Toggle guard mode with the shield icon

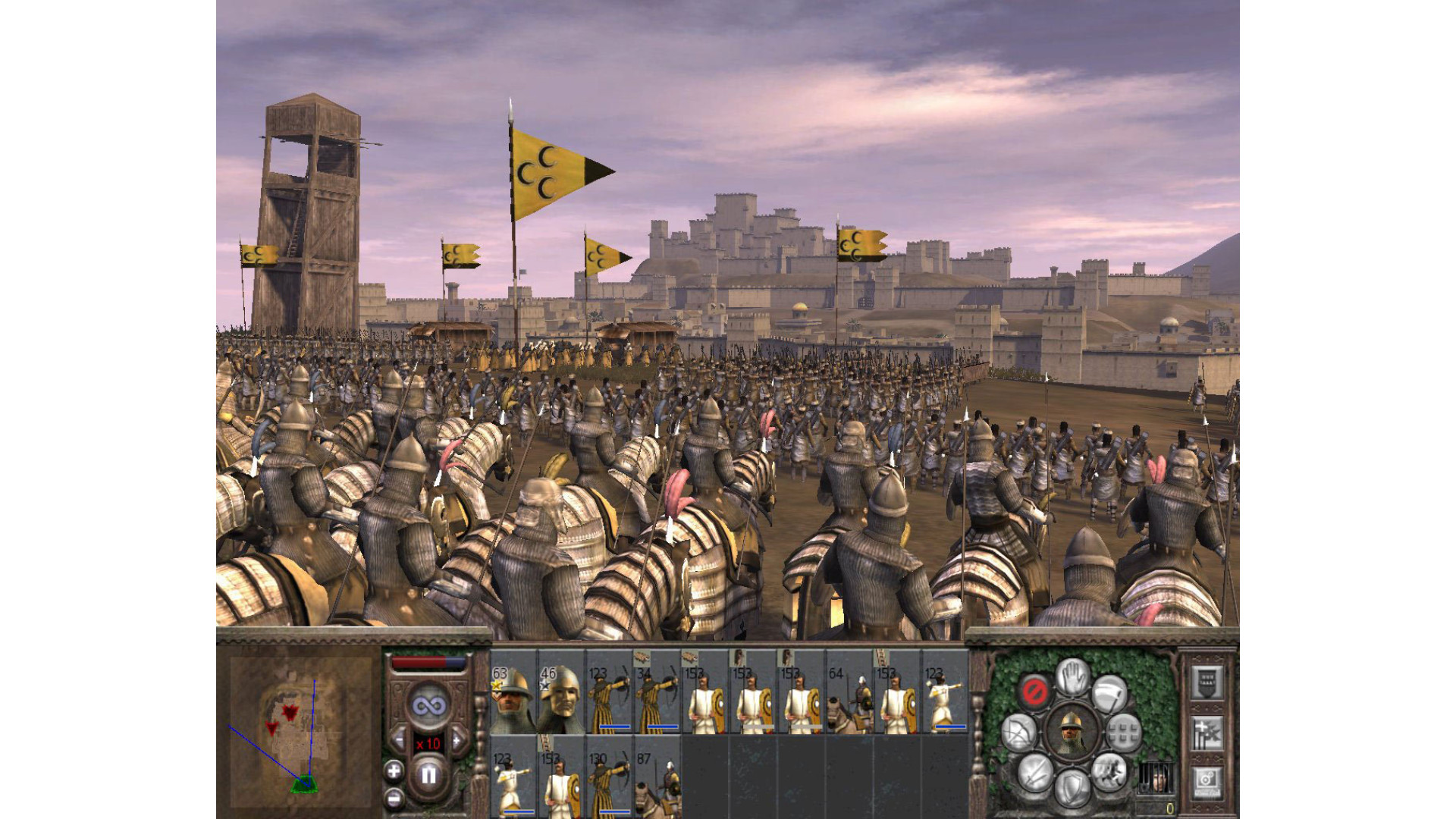tap(1072, 789)
